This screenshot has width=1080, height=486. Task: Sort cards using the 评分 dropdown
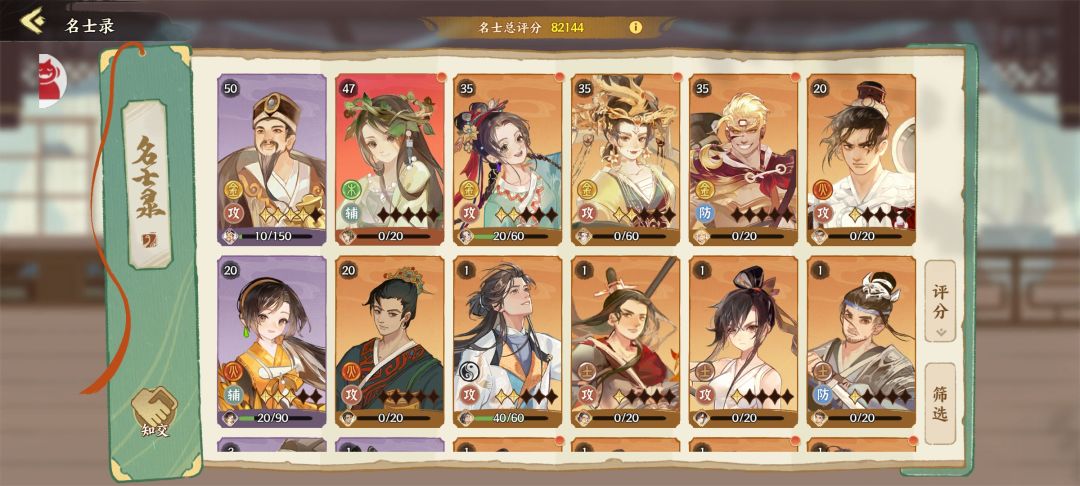pos(939,300)
